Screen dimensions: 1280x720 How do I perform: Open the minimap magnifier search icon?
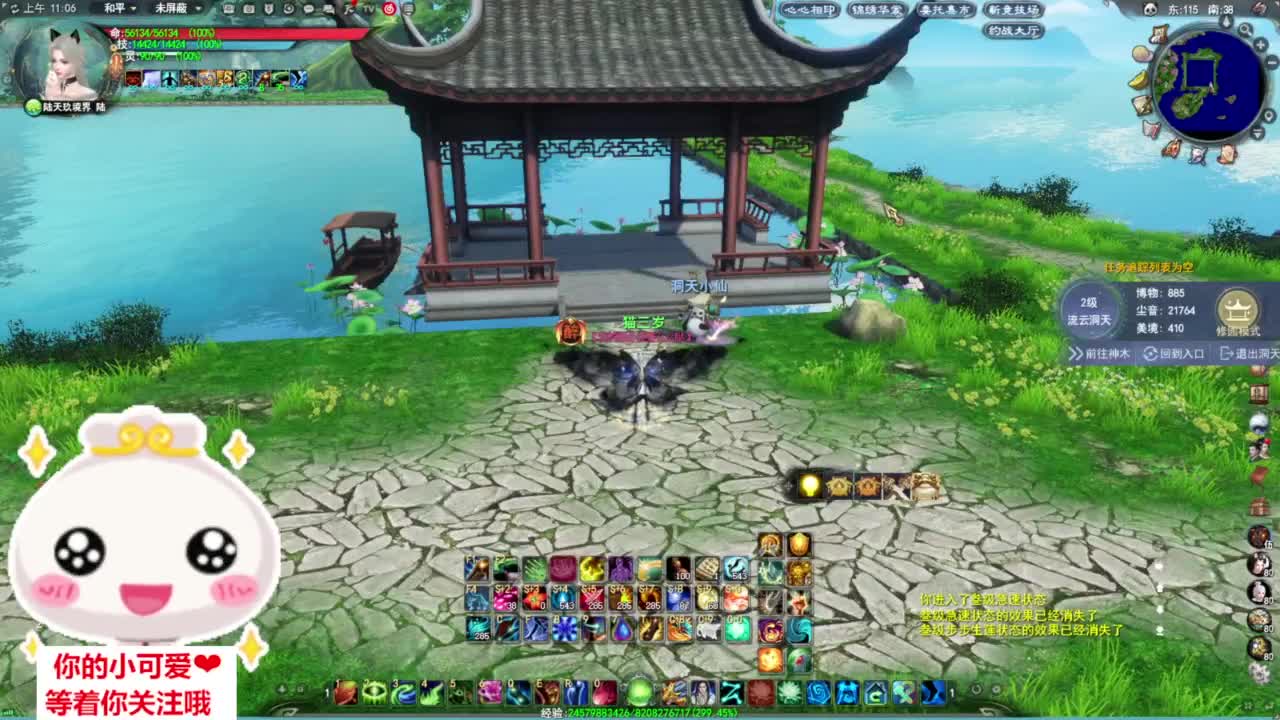pos(1245,29)
